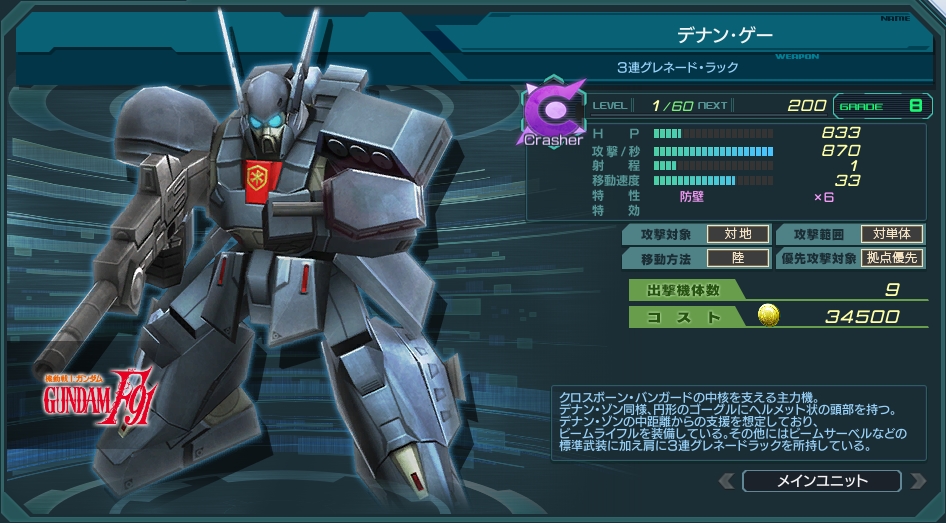
Task: Click the メインユニット button
Action: point(821,481)
